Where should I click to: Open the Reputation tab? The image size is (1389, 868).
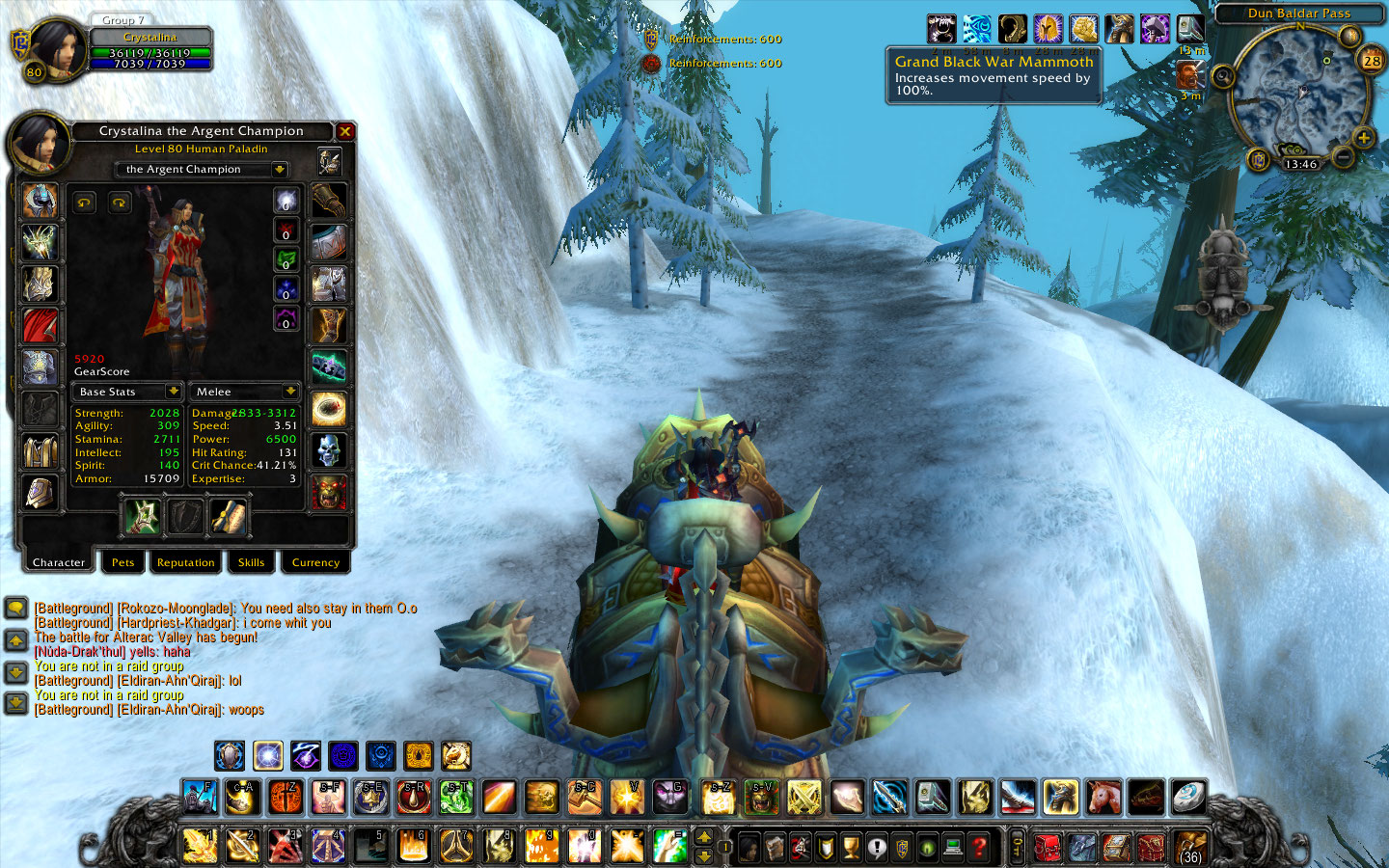(x=185, y=562)
